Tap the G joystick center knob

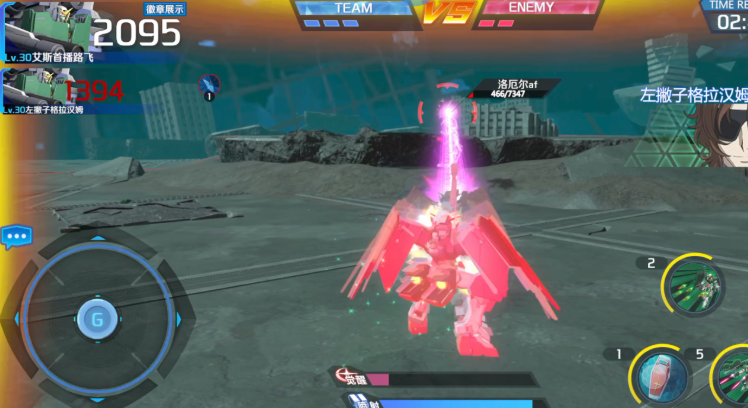[x=97, y=319]
